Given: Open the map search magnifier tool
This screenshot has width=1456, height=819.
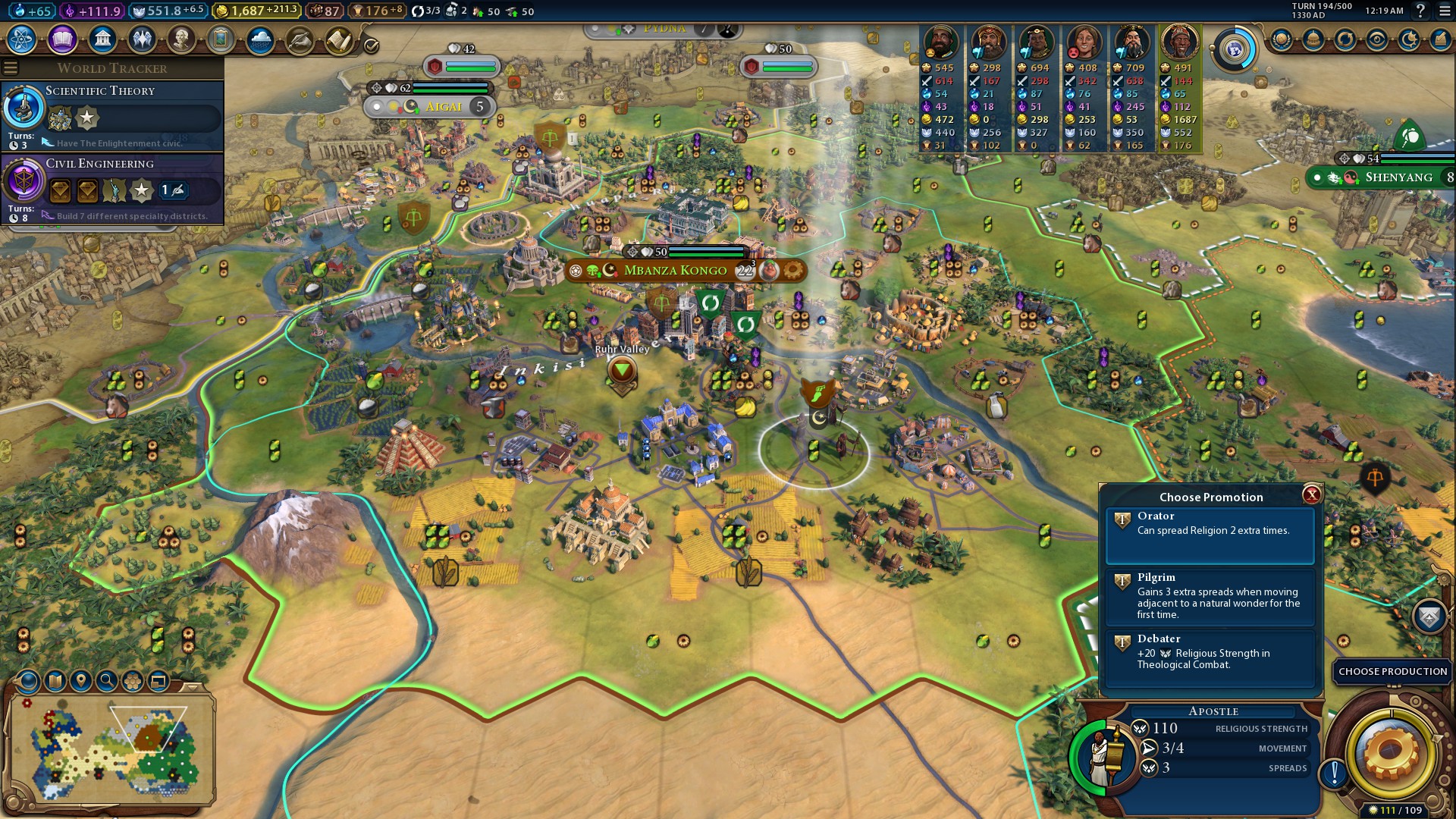Looking at the screenshot, I should [x=107, y=681].
